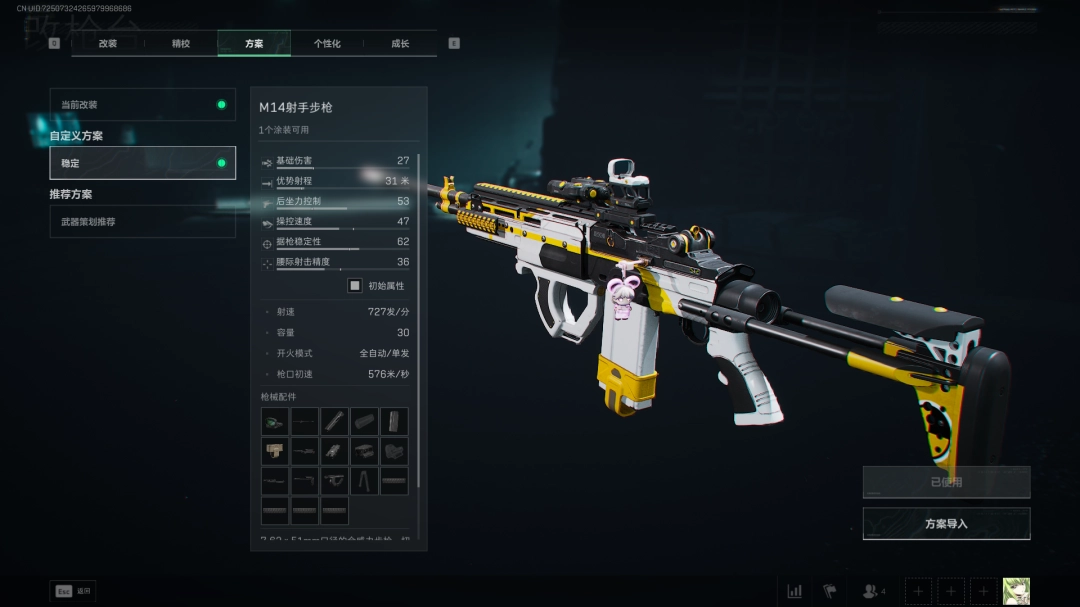Select the bipod attachment slot
Image resolution: width=1080 pixels, height=607 pixels.
365,481
